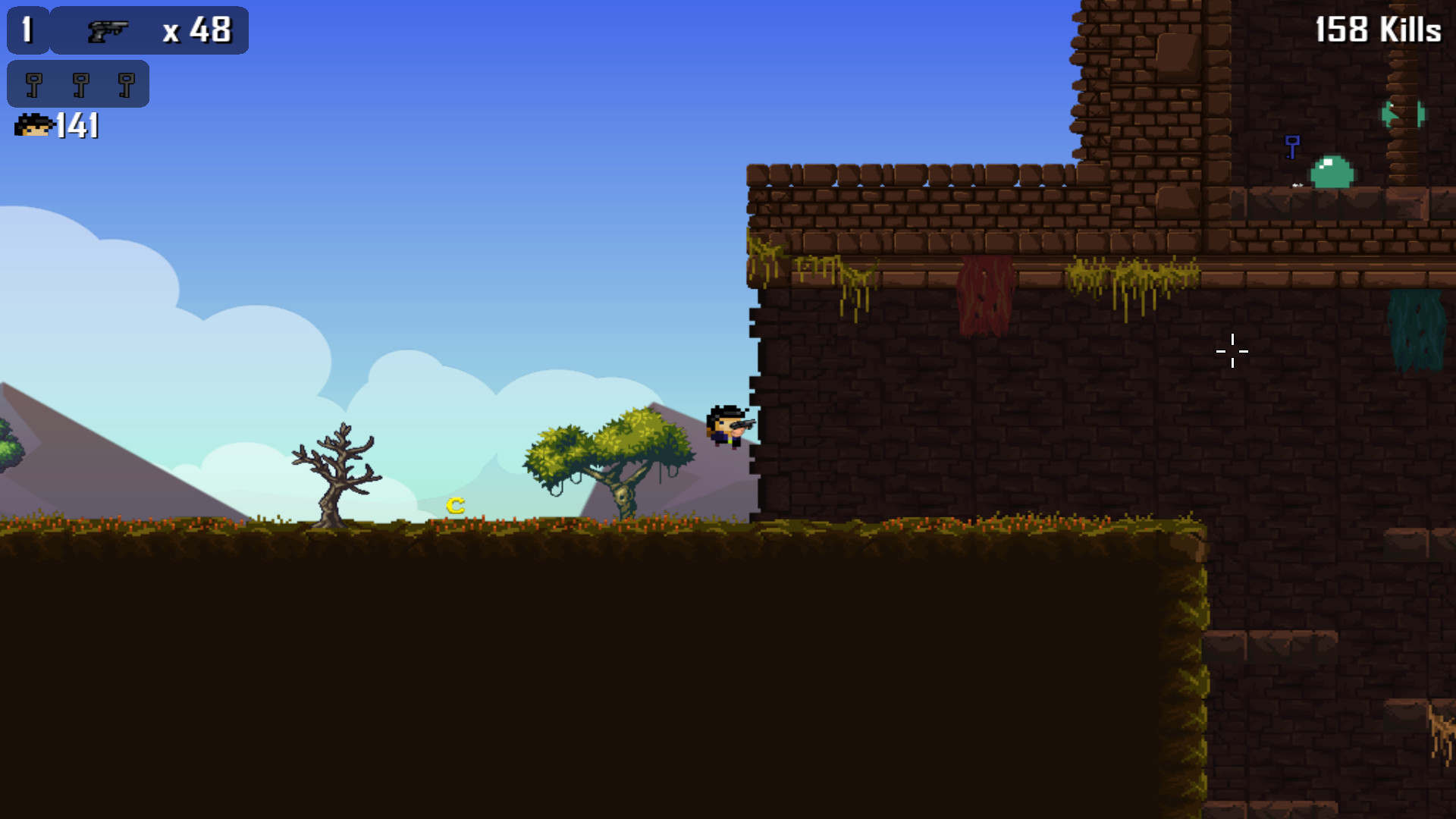Click the player head life counter icon
Screen dimensions: 1456x819
click(x=32, y=126)
